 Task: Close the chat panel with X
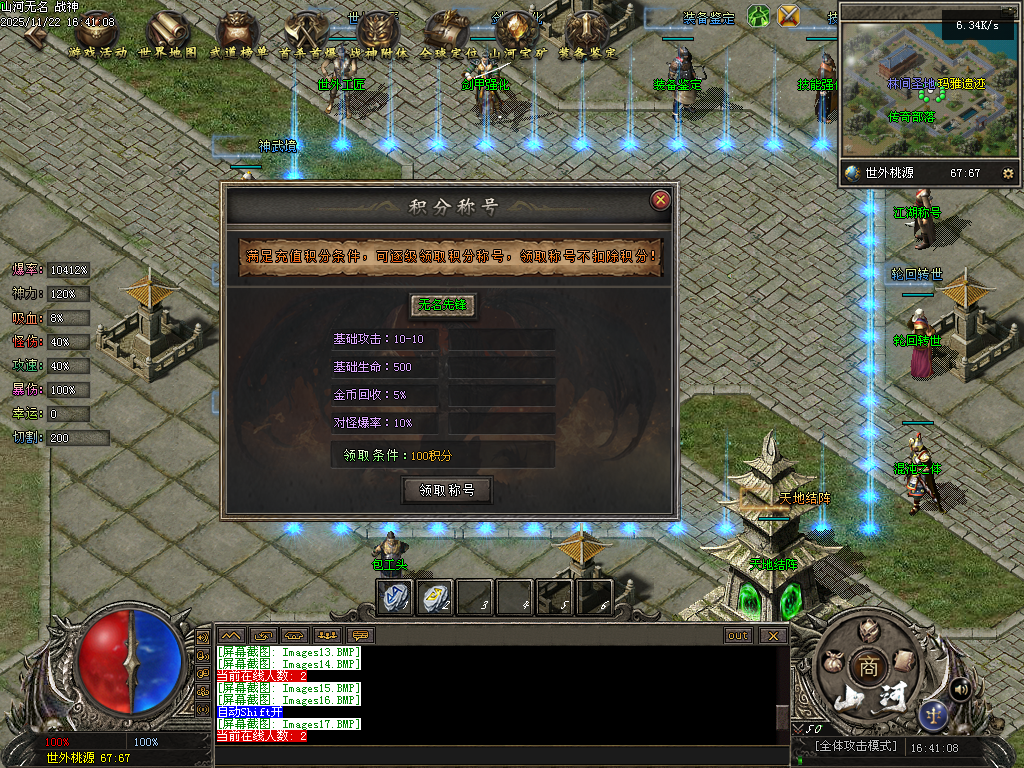[772, 635]
